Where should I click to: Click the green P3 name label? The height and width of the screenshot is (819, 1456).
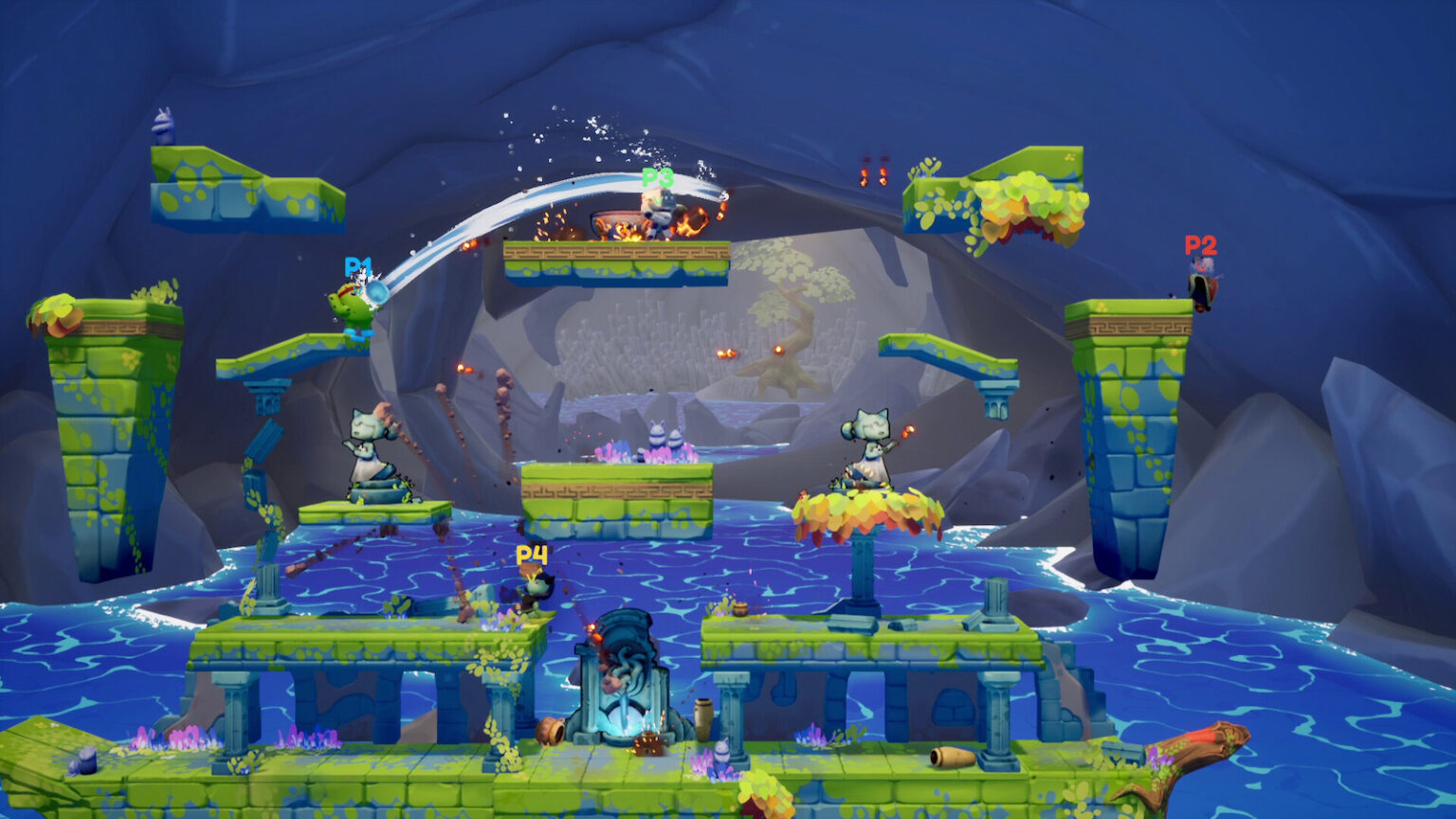point(658,177)
